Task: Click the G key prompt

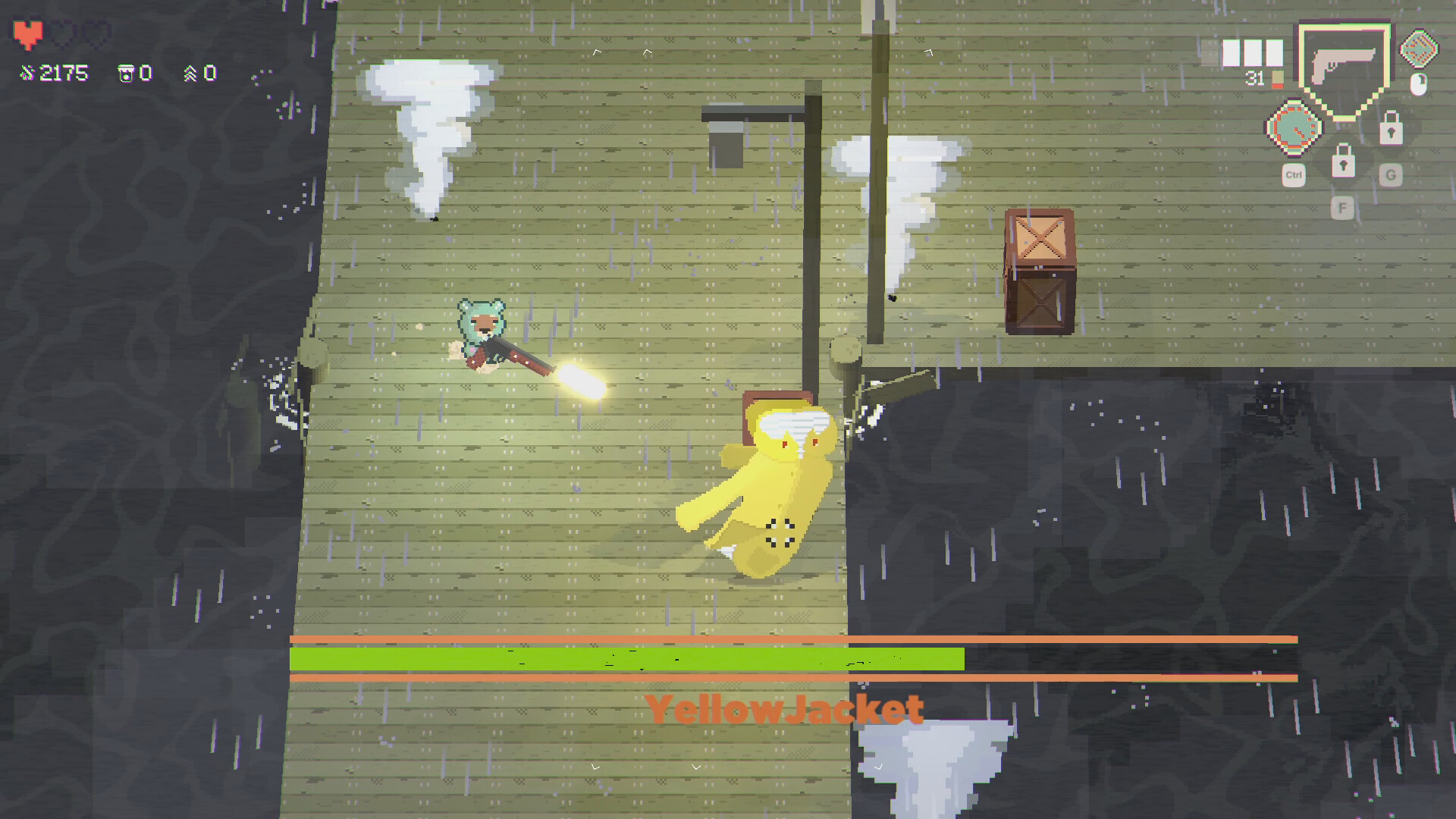Action: 1390,174
